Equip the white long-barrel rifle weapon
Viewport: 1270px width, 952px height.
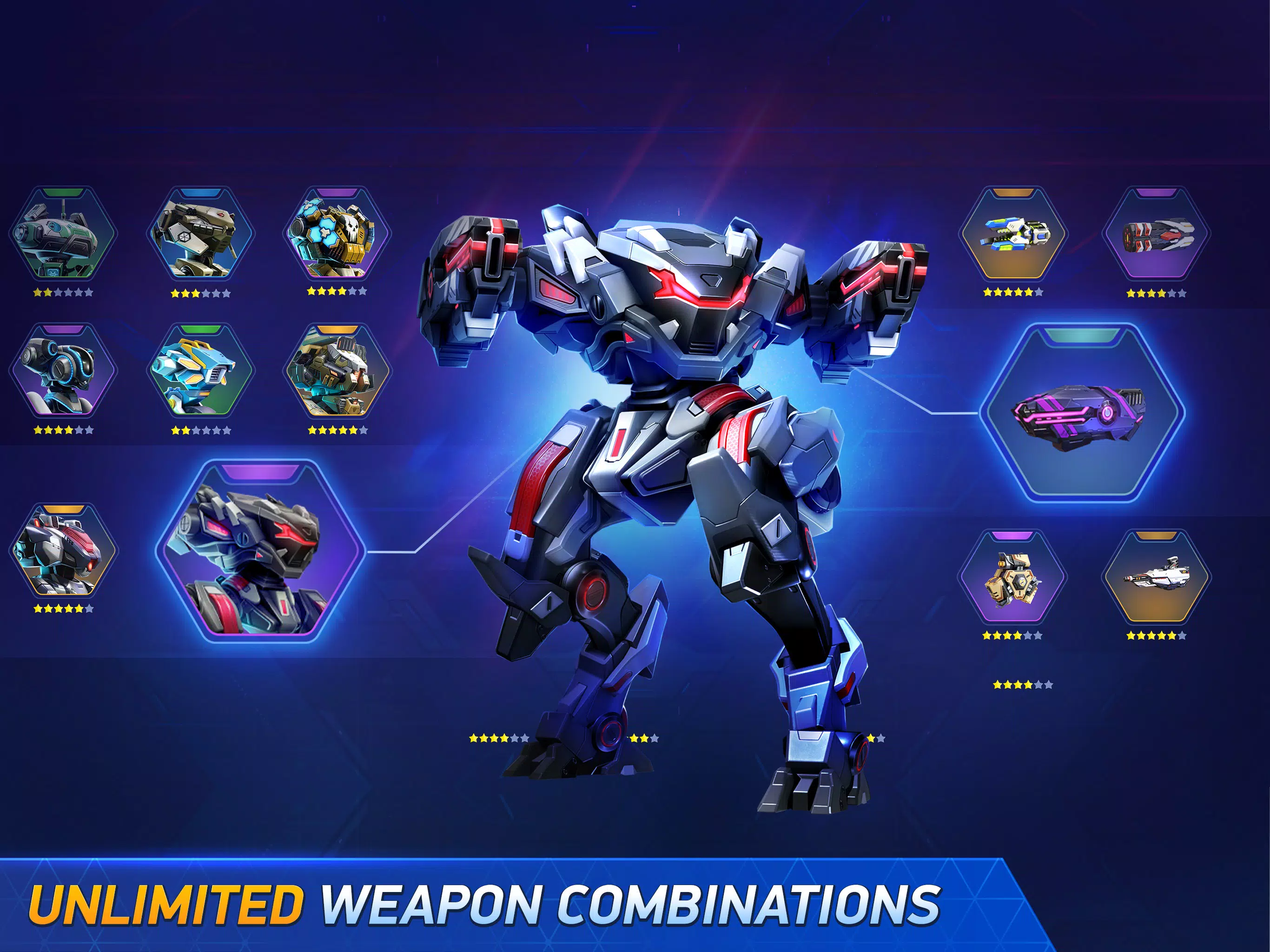[x=1156, y=577]
